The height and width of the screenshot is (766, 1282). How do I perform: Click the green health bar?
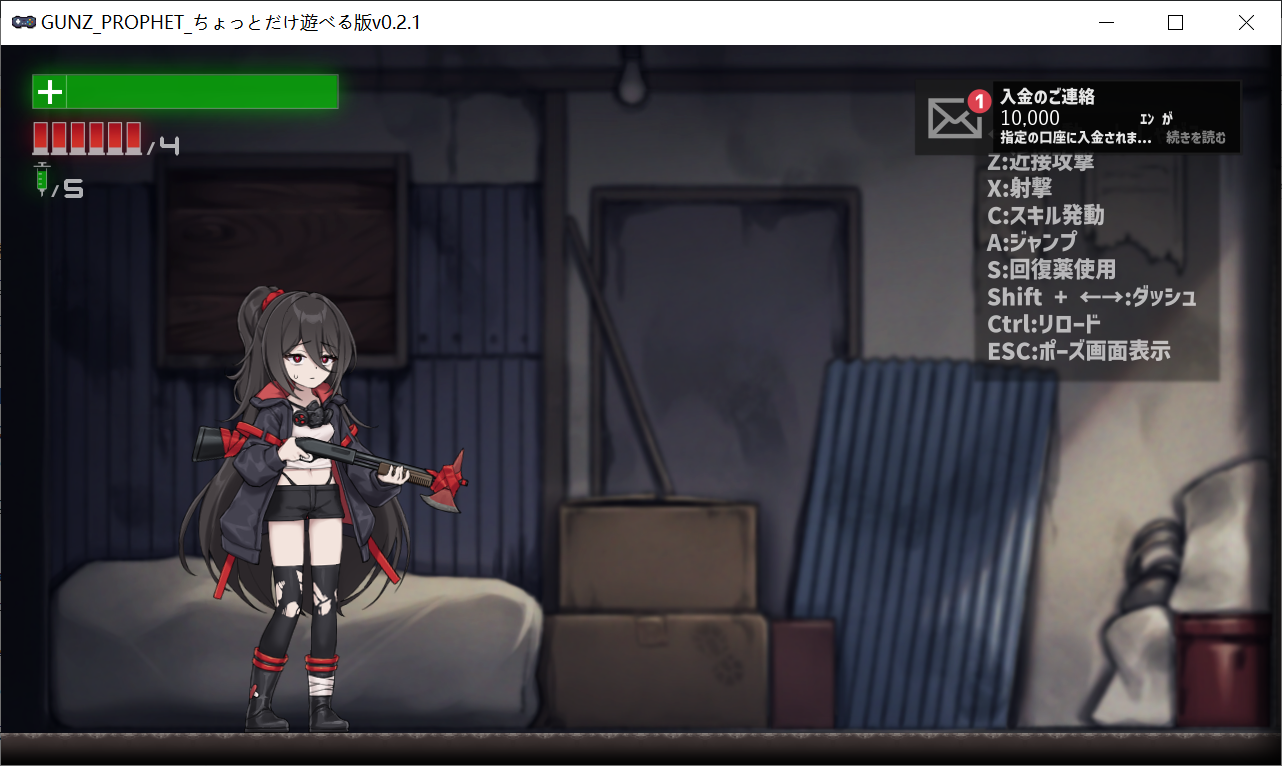point(200,91)
